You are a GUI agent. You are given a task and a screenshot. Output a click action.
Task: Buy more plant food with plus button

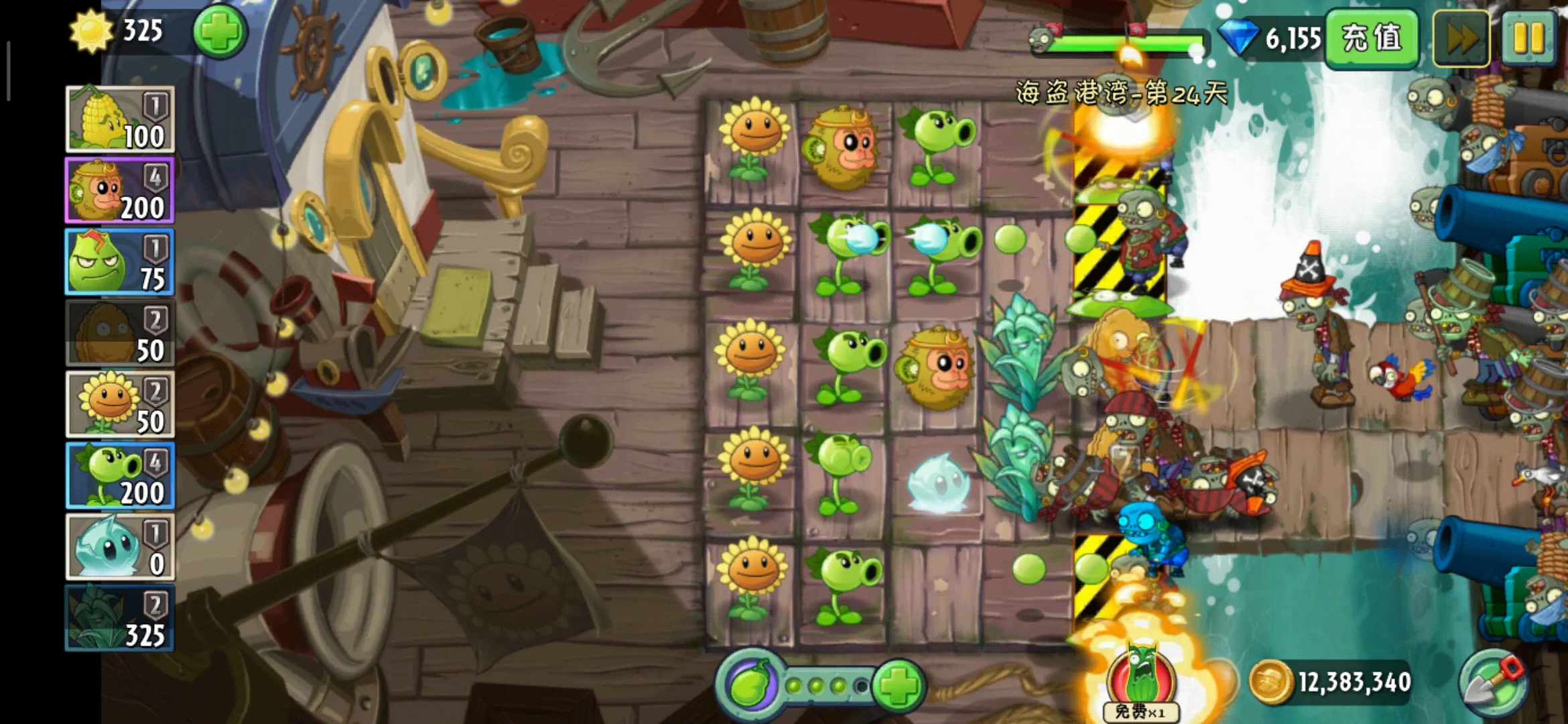(x=899, y=685)
